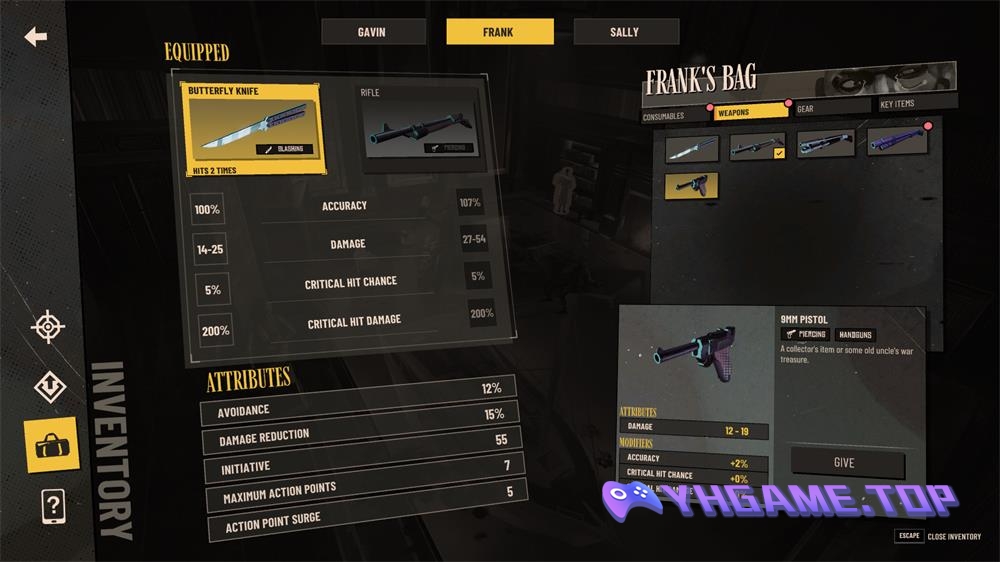1000x562 pixels.
Task: Select the Frank character tab
Action: 499,32
